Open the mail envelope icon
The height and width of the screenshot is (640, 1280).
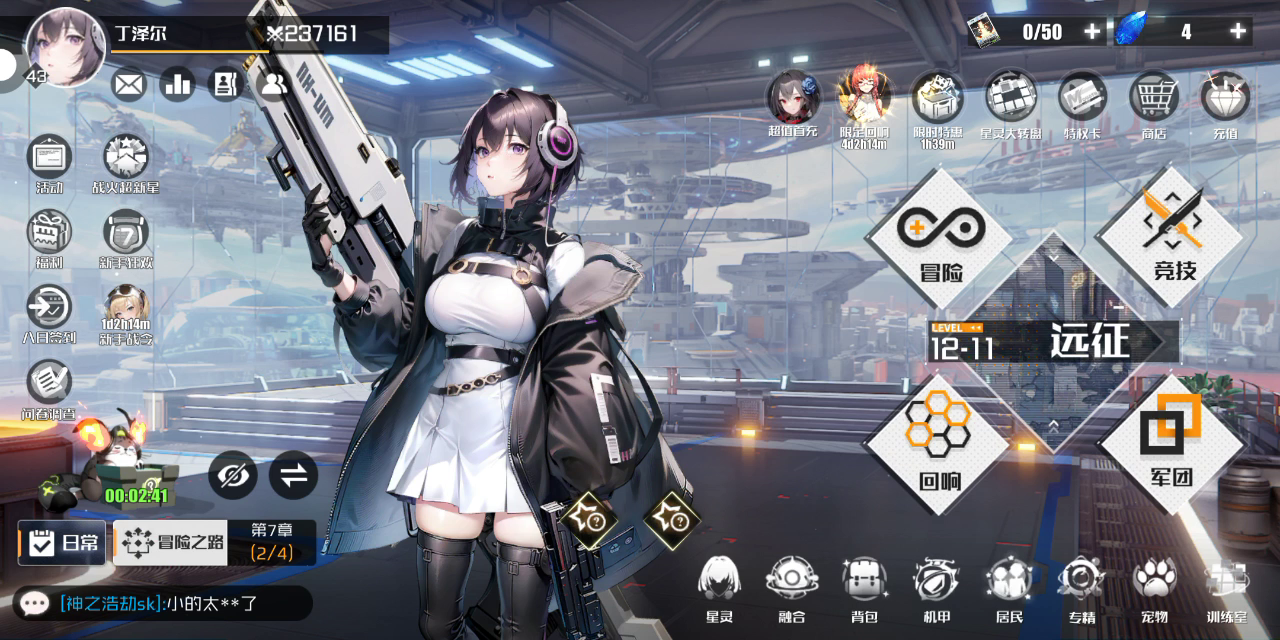click(x=129, y=85)
